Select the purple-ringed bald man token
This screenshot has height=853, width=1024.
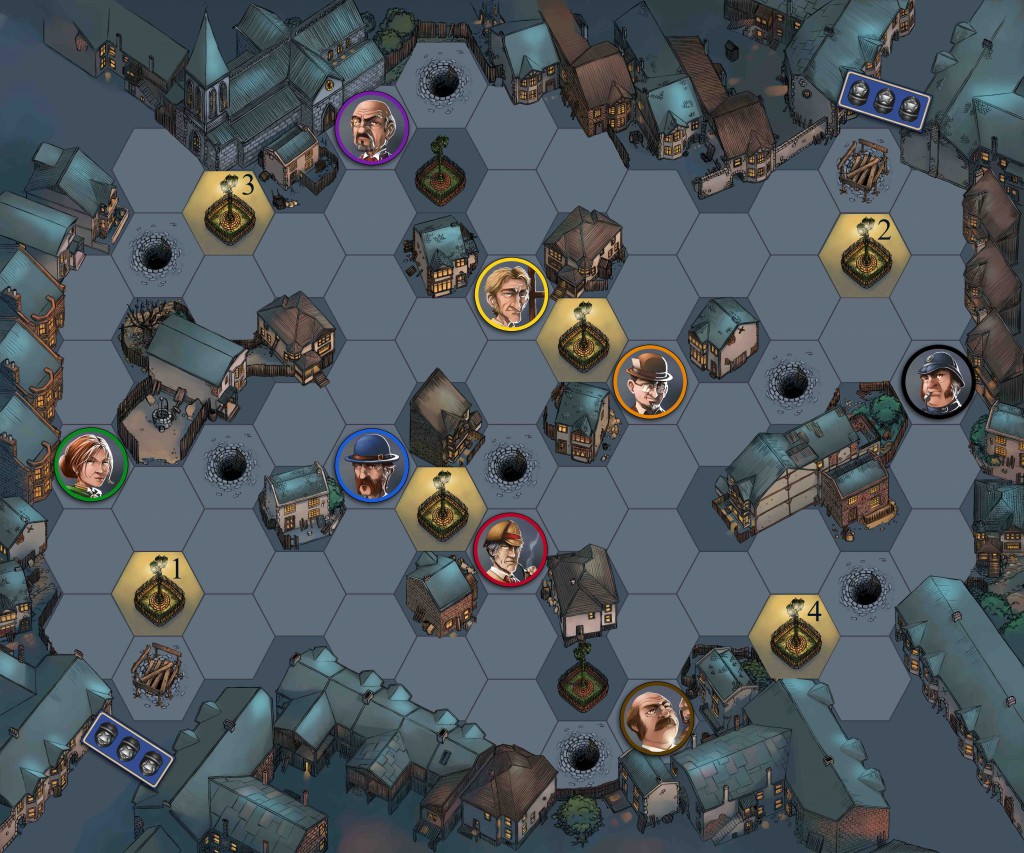[x=371, y=126]
